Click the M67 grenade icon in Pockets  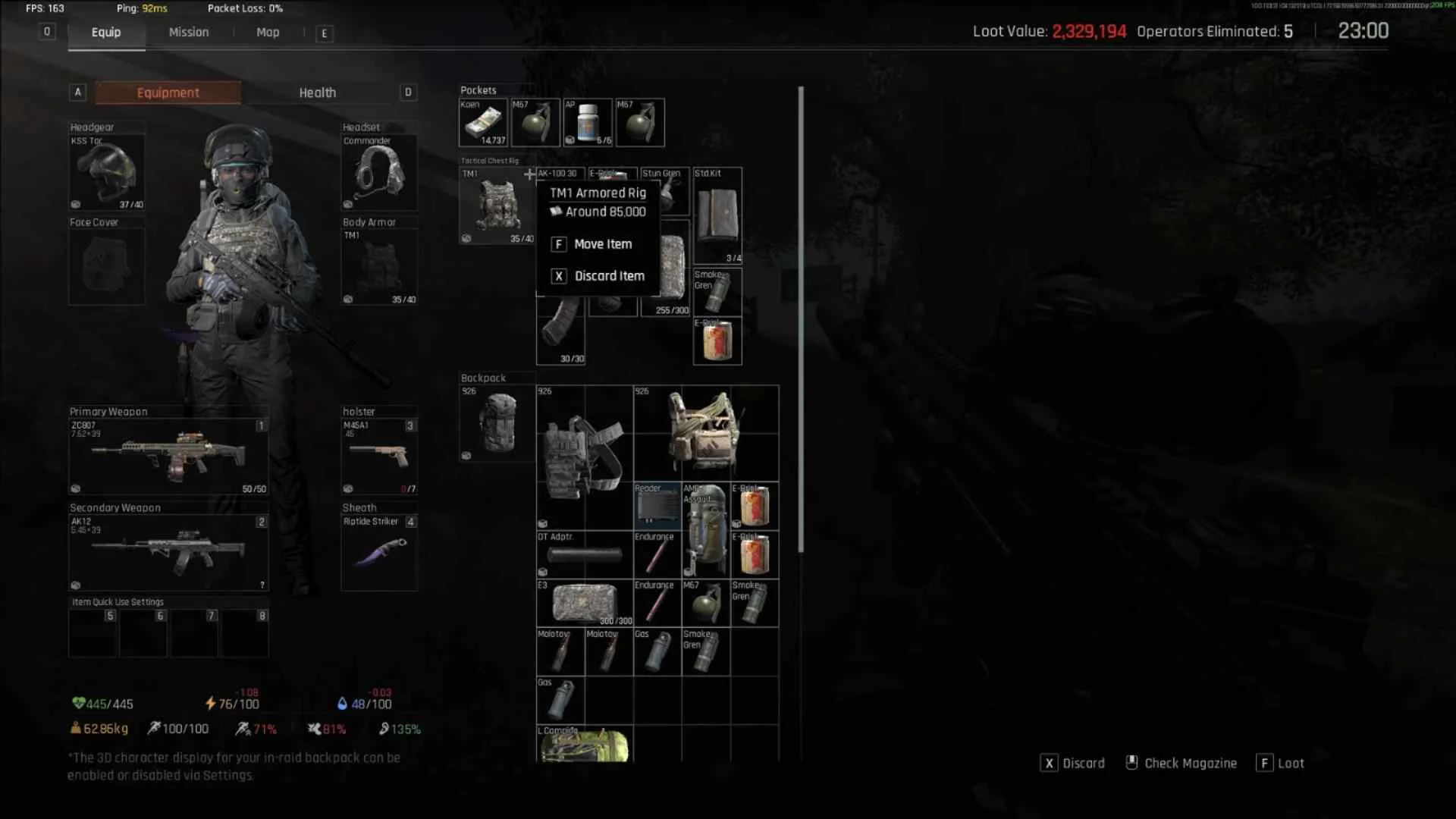click(536, 122)
